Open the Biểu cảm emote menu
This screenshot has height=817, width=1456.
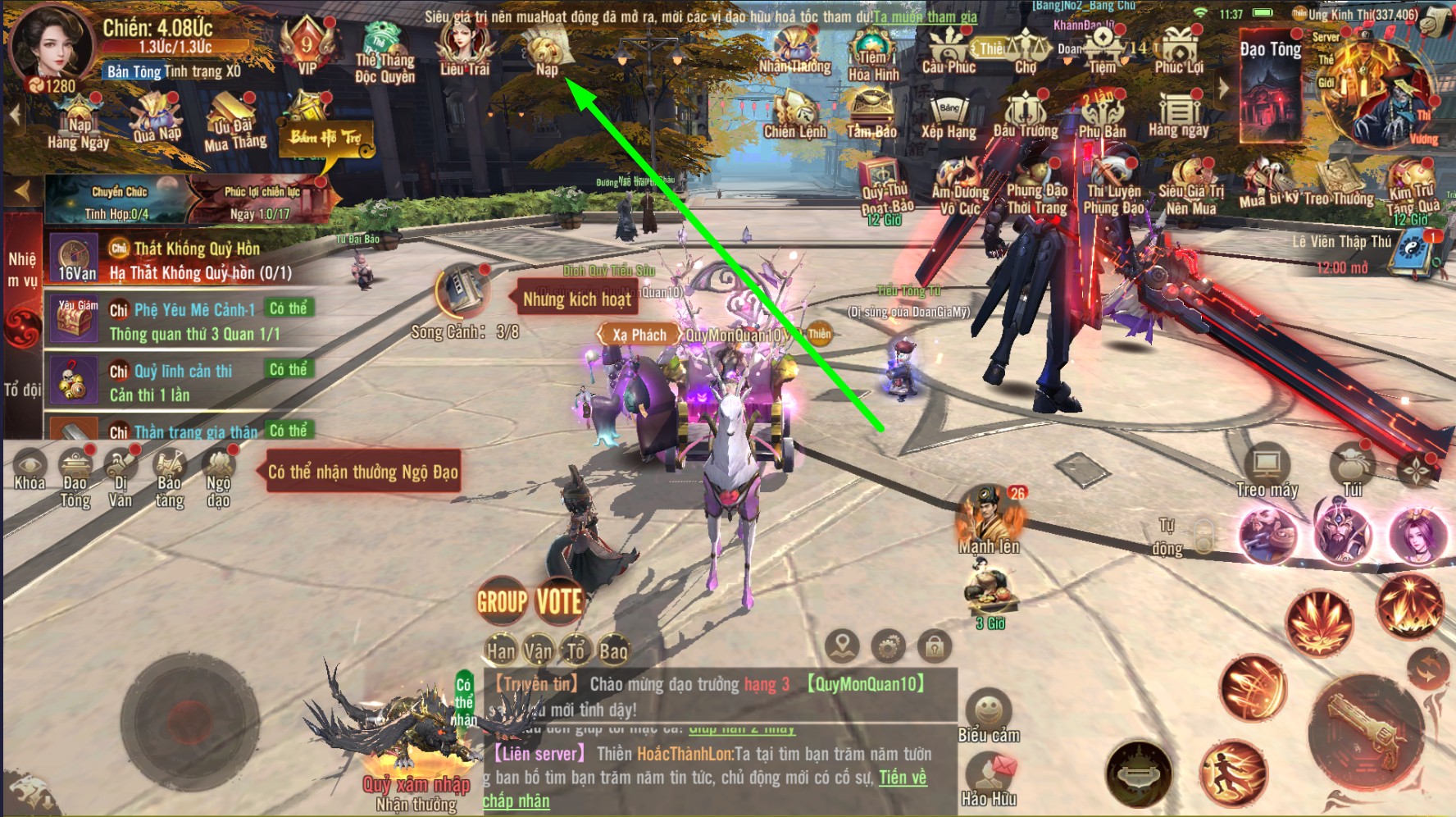click(989, 715)
